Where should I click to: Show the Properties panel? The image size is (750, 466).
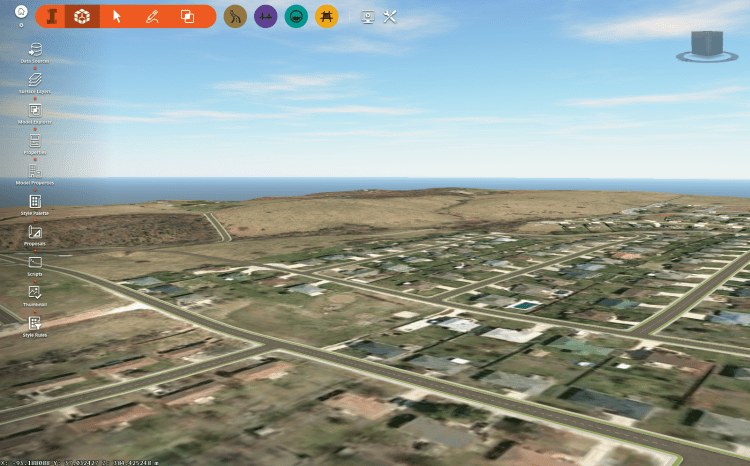click(35, 141)
